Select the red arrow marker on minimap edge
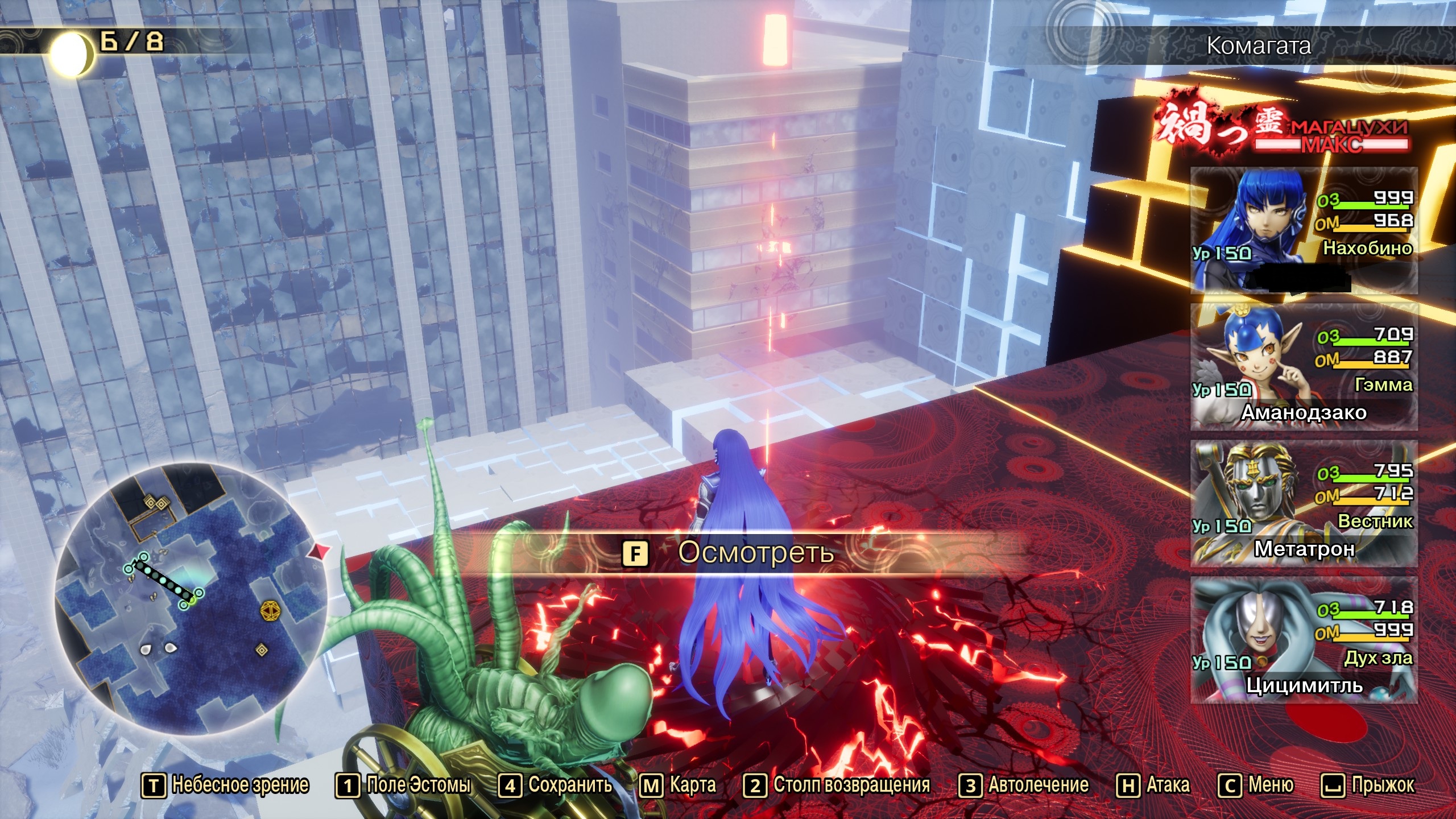This screenshot has width=1456, height=819. pyautogui.click(x=320, y=551)
